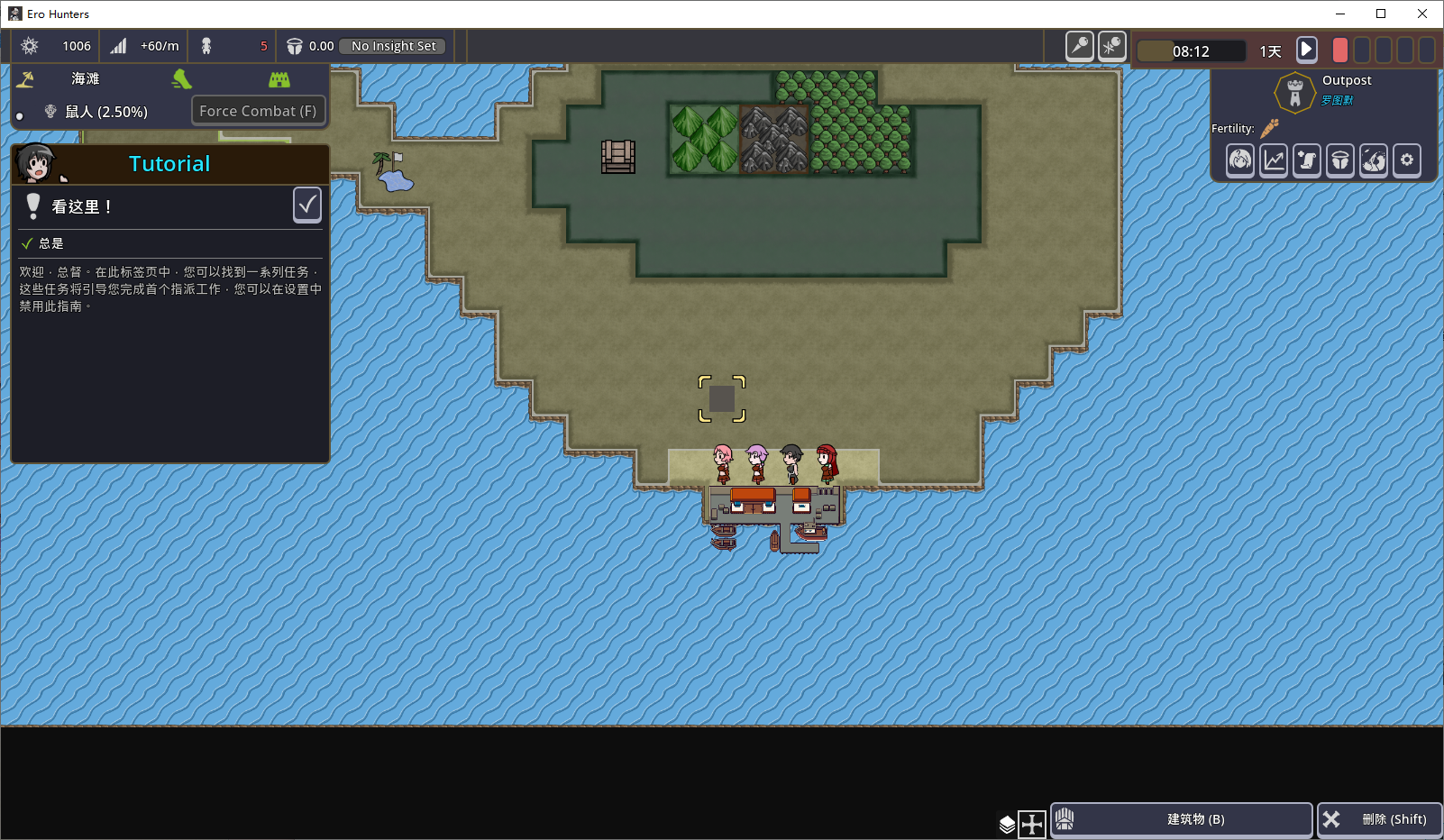Select the red game speed block
Viewport: 1444px width, 840px height.
click(x=1340, y=50)
